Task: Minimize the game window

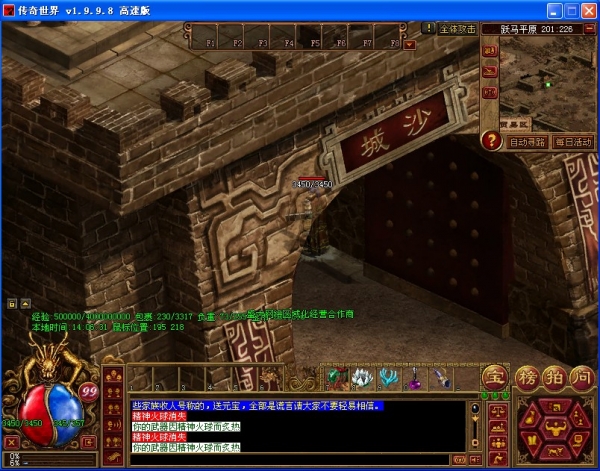Action: click(551, 10)
